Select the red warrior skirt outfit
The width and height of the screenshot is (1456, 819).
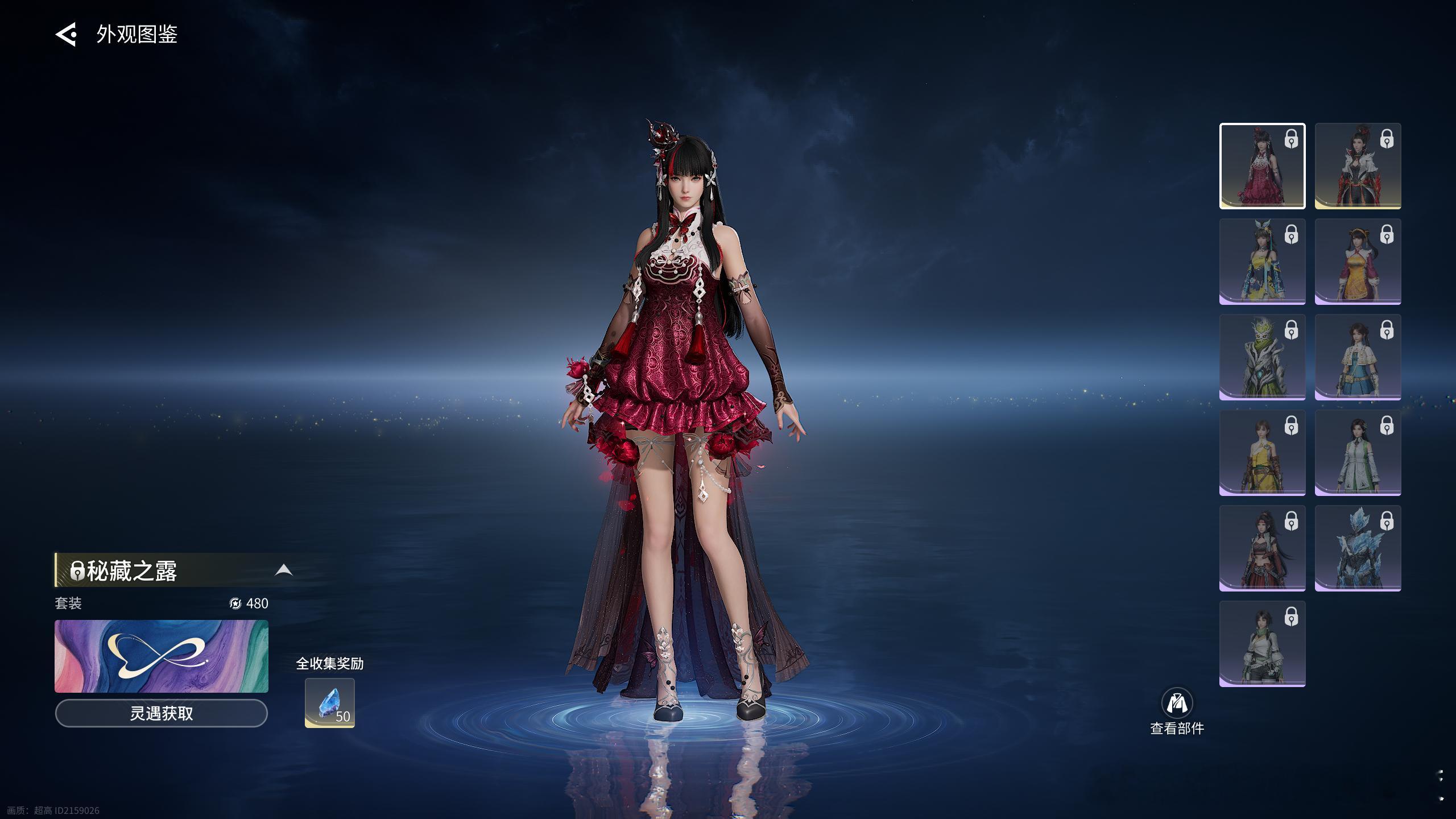tap(1262, 548)
